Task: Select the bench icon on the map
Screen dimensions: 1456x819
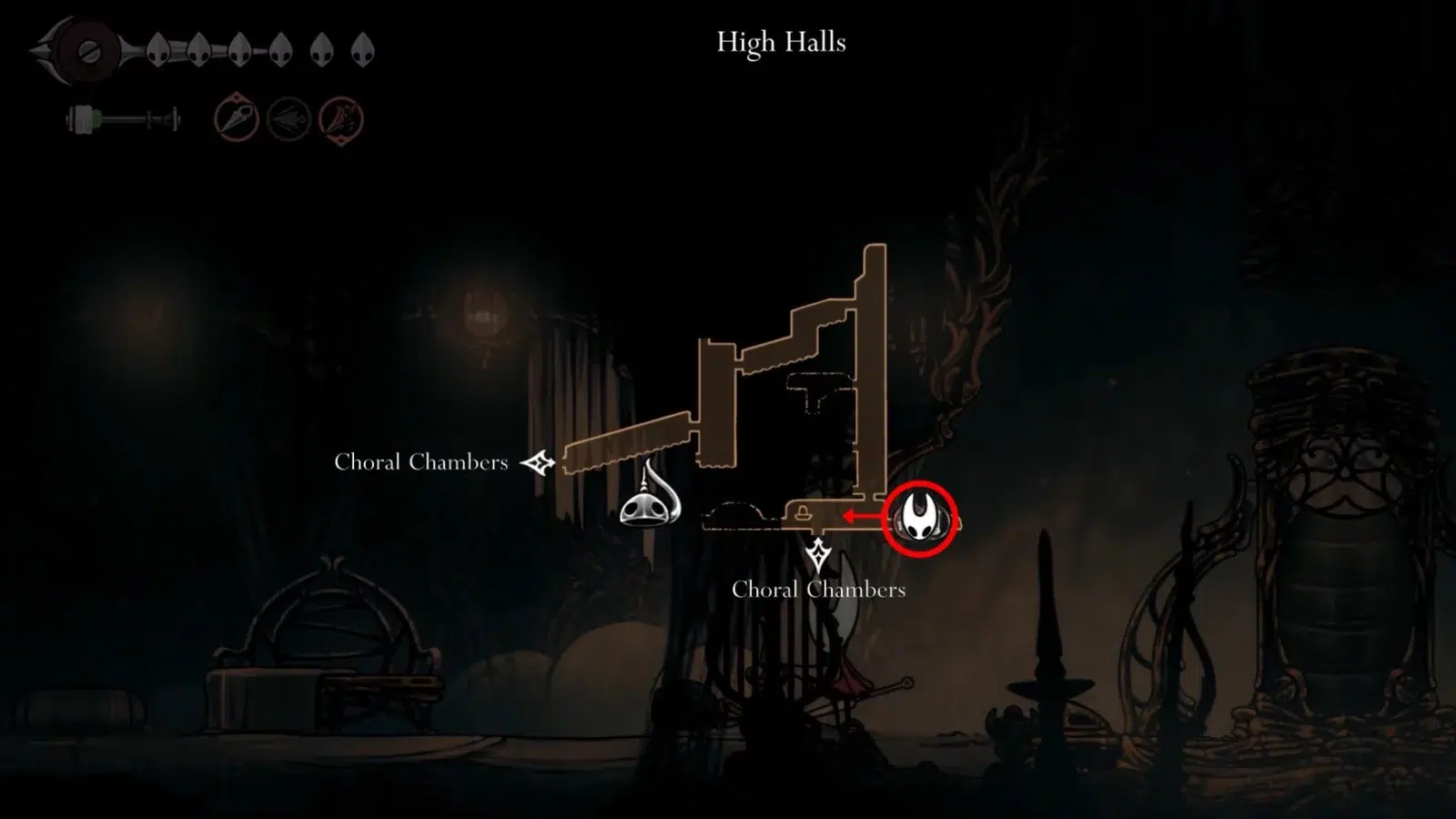Action: tap(803, 513)
